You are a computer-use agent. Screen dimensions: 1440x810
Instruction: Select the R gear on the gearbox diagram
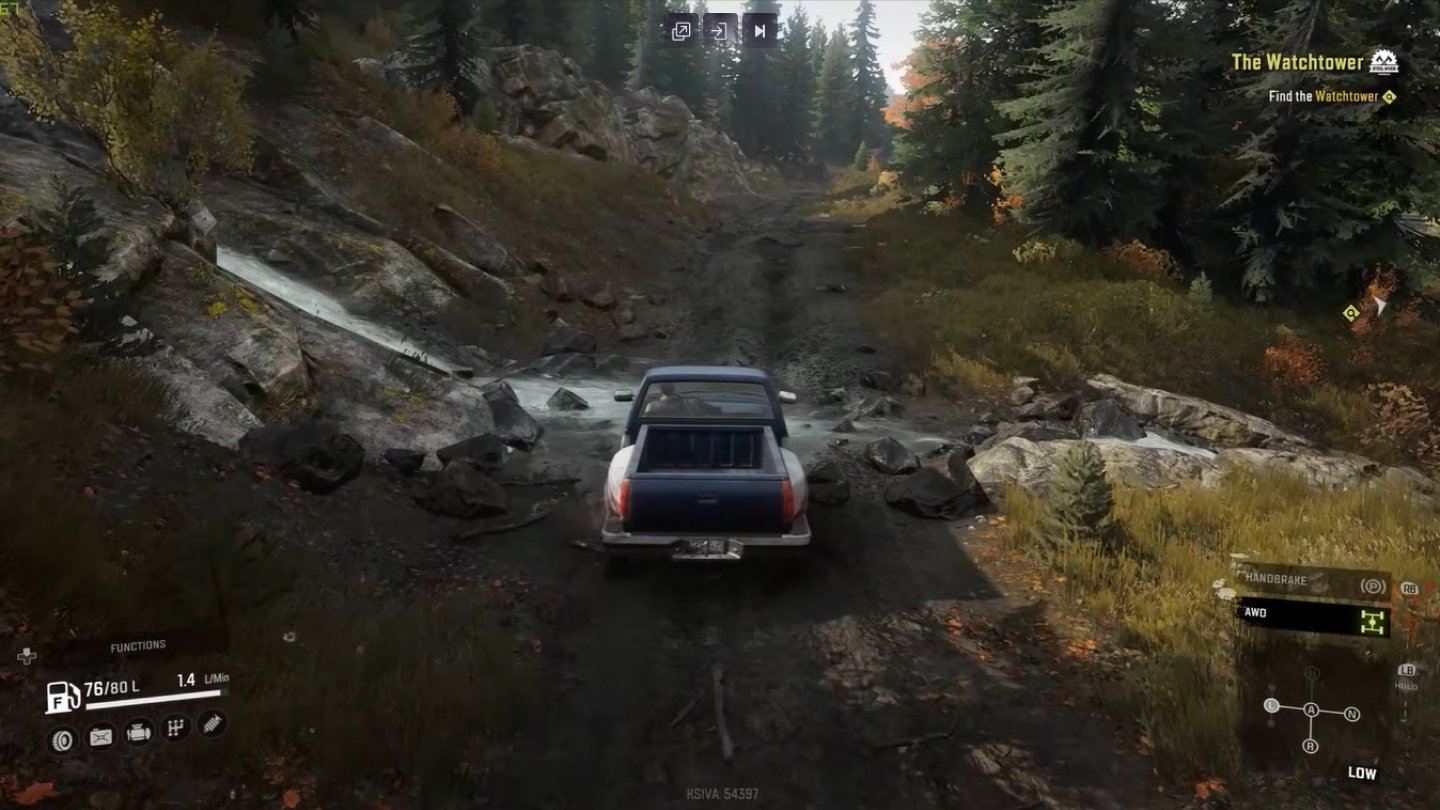1310,746
